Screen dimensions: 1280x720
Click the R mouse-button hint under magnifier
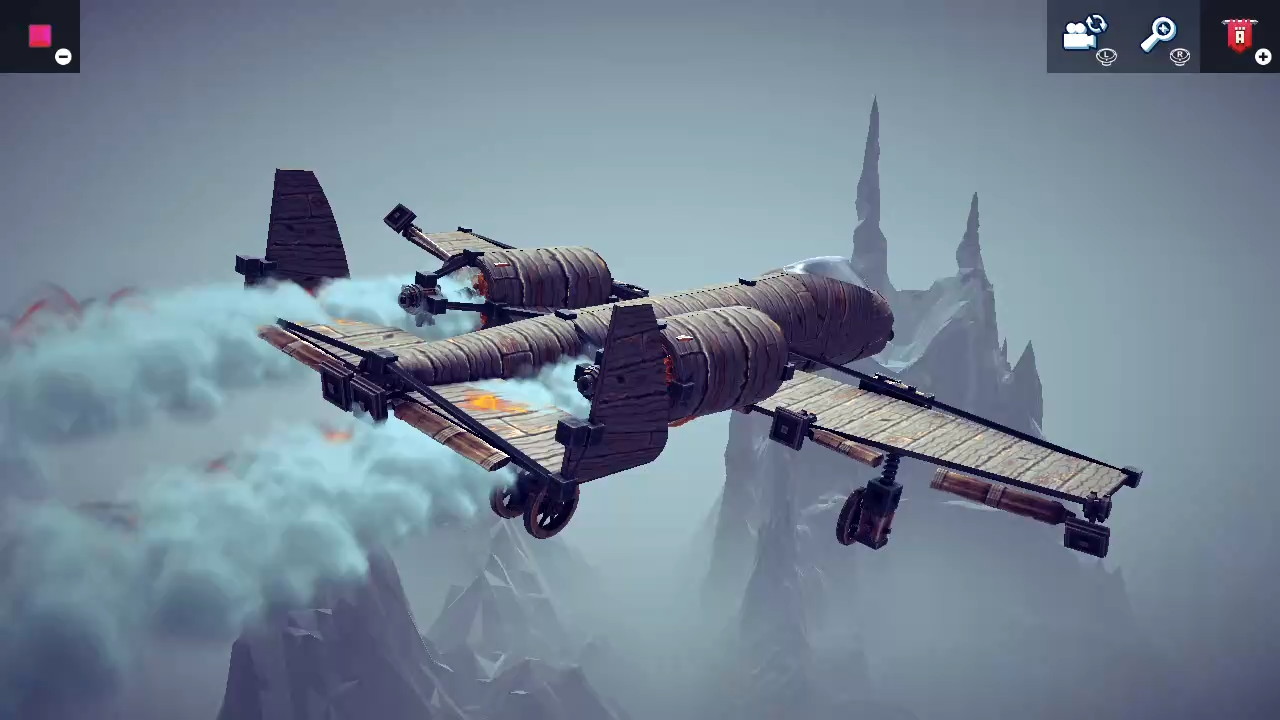[x=1180, y=56]
